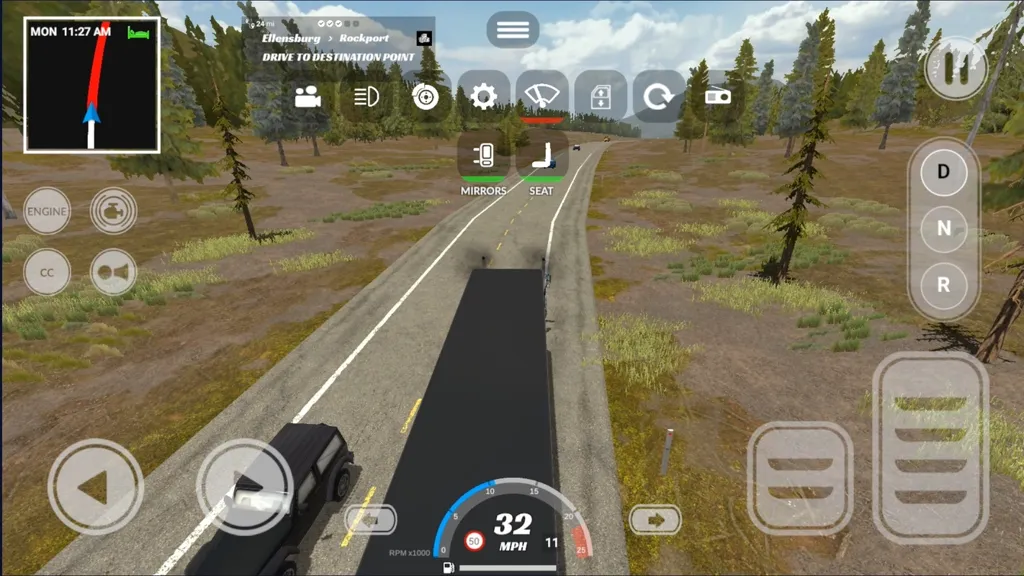The height and width of the screenshot is (576, 1024).
Task: Switch the camera view
Action: pos(308,97)
